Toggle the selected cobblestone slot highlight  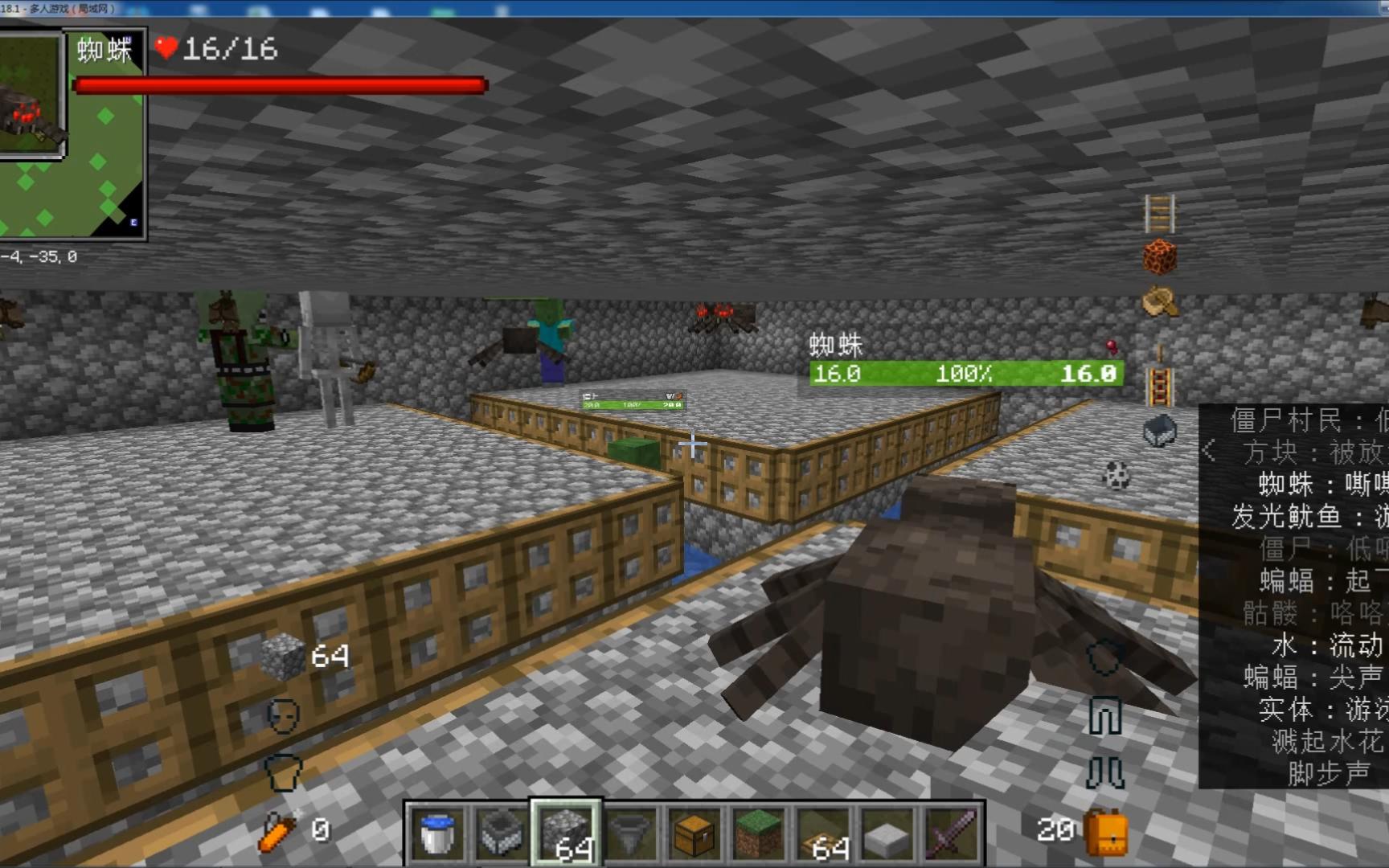click(x=565, y=833)
